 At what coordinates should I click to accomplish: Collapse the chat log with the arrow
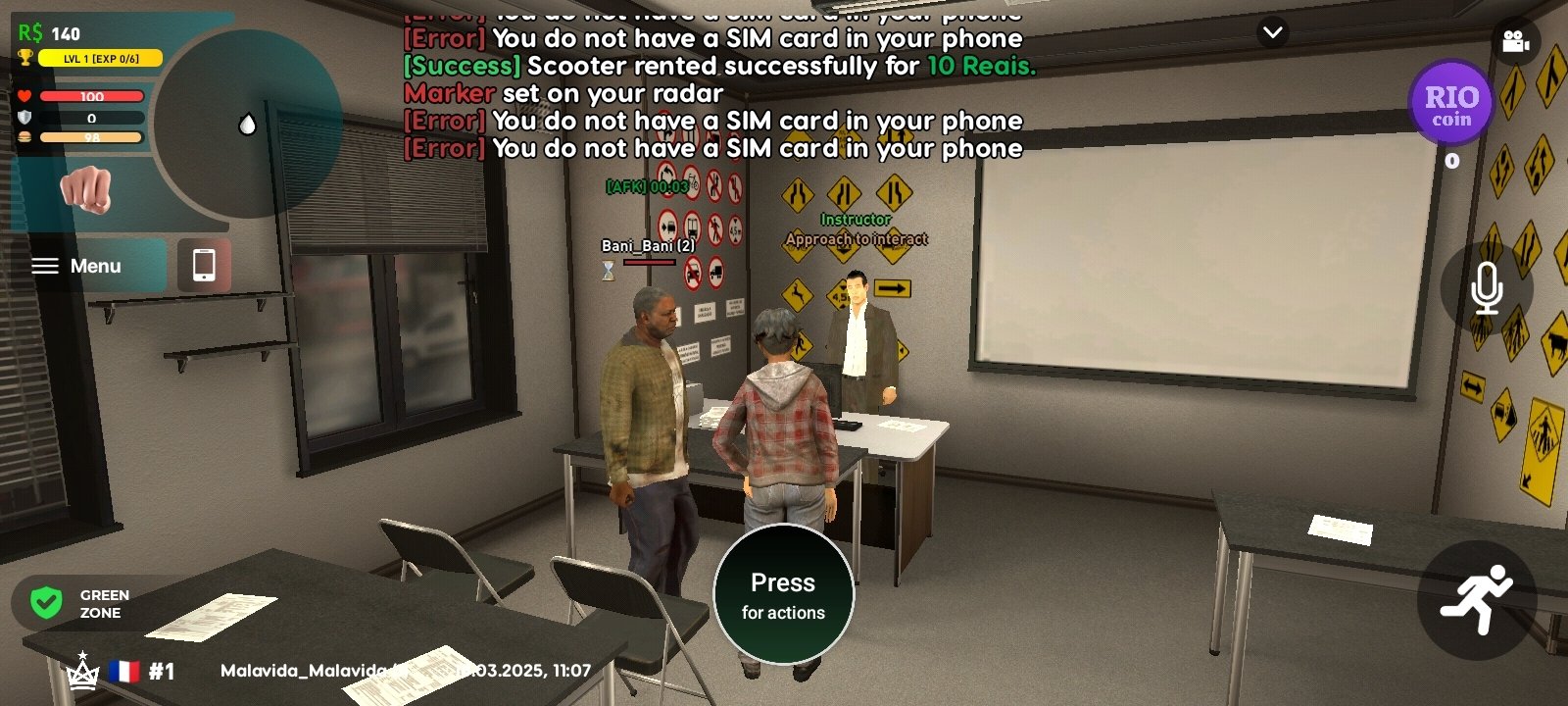pos(1272,32)
